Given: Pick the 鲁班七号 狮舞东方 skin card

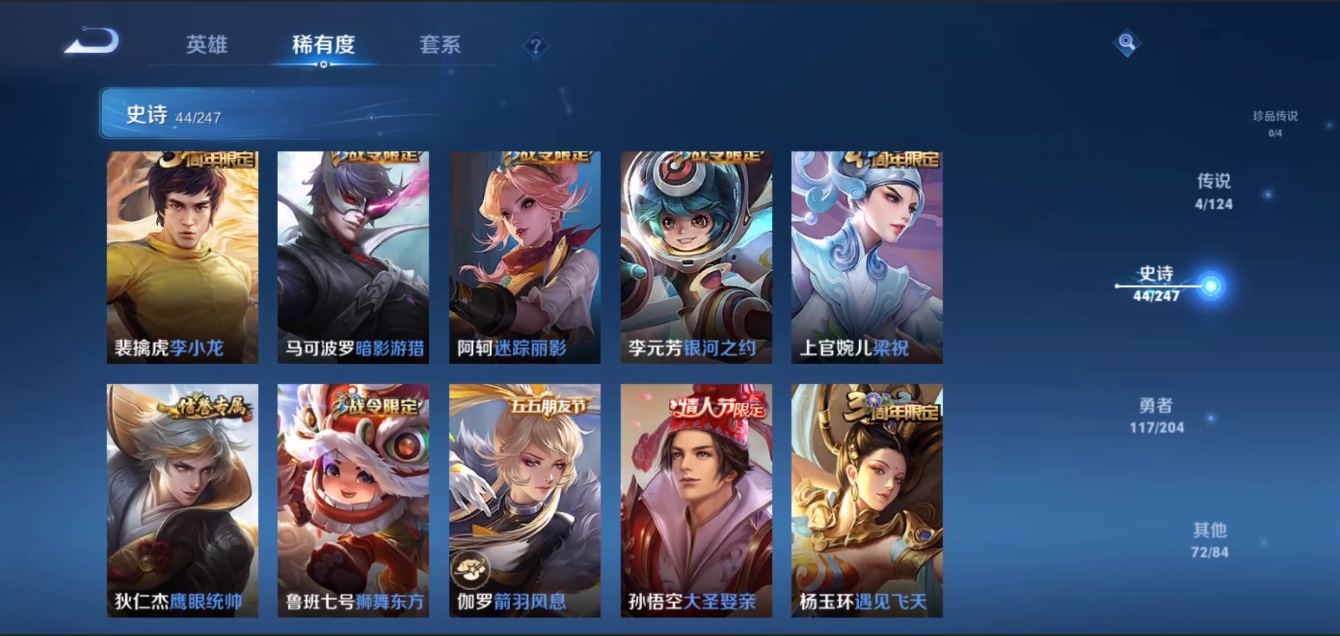Looking at the screenshot, I should 353,500.
